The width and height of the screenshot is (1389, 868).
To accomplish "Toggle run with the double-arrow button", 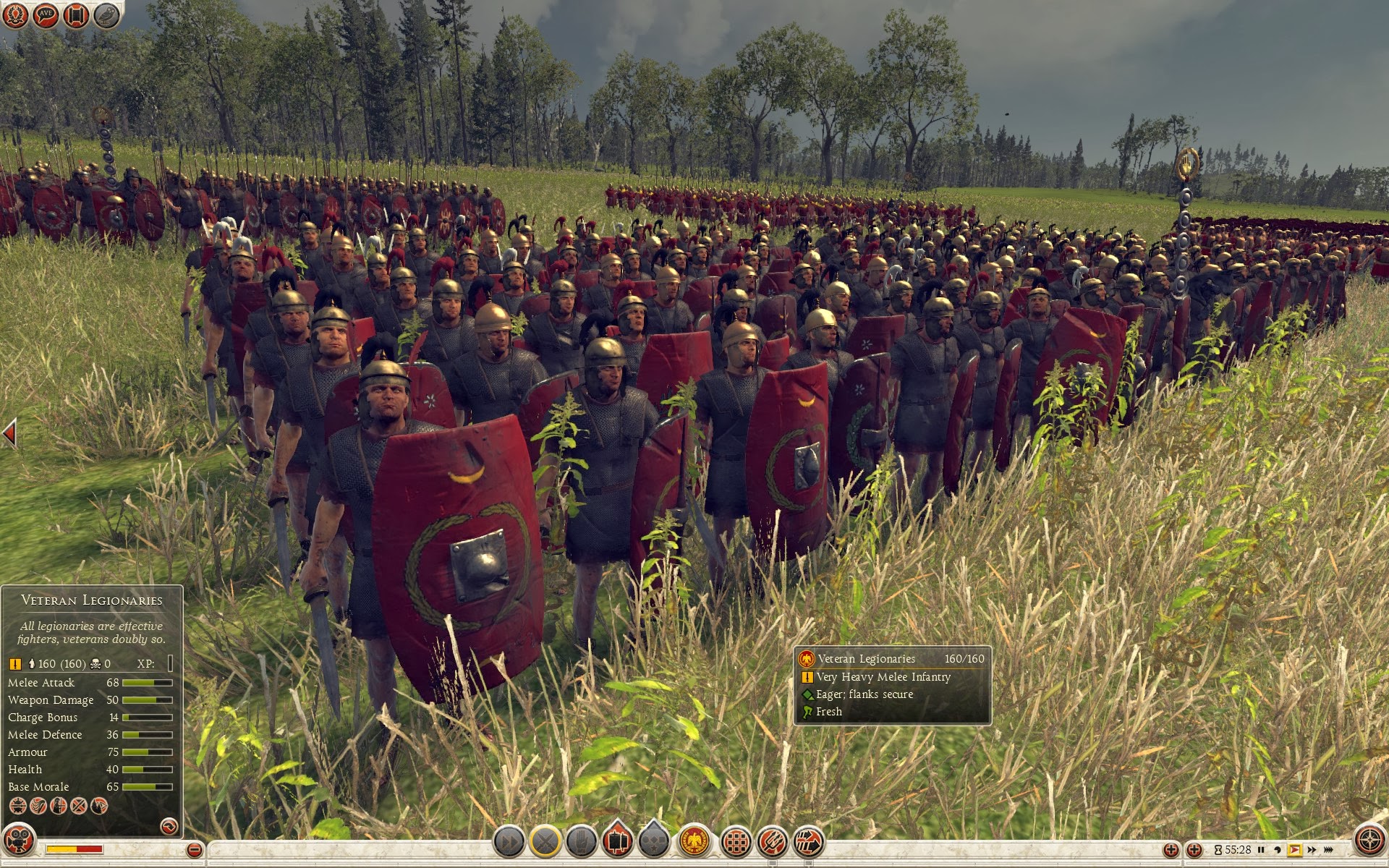I will [509, 842].
